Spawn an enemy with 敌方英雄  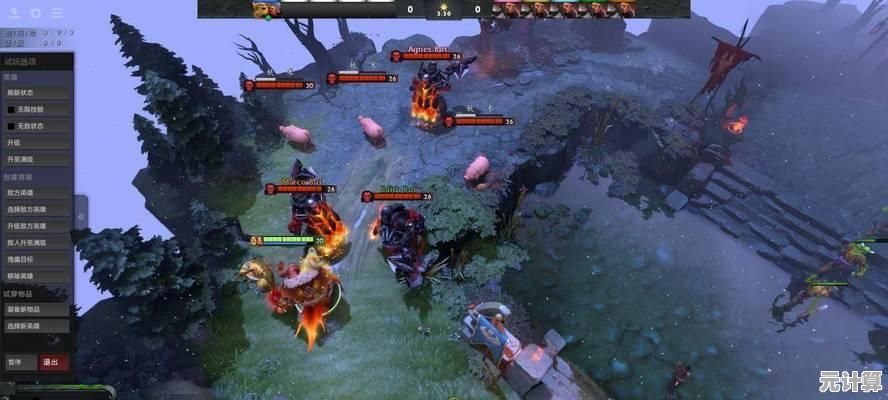pos(36,193)
